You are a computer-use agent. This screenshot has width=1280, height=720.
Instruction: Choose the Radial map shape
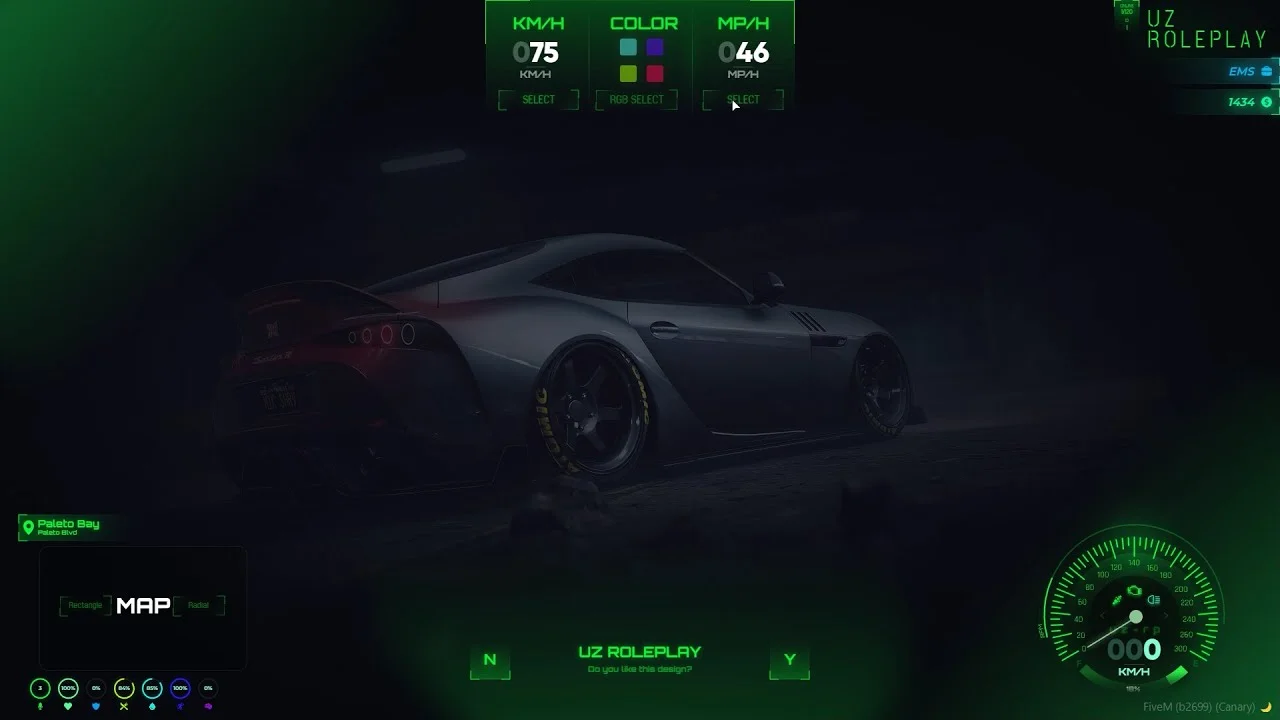pyautogui.click(x=199, y=605)
